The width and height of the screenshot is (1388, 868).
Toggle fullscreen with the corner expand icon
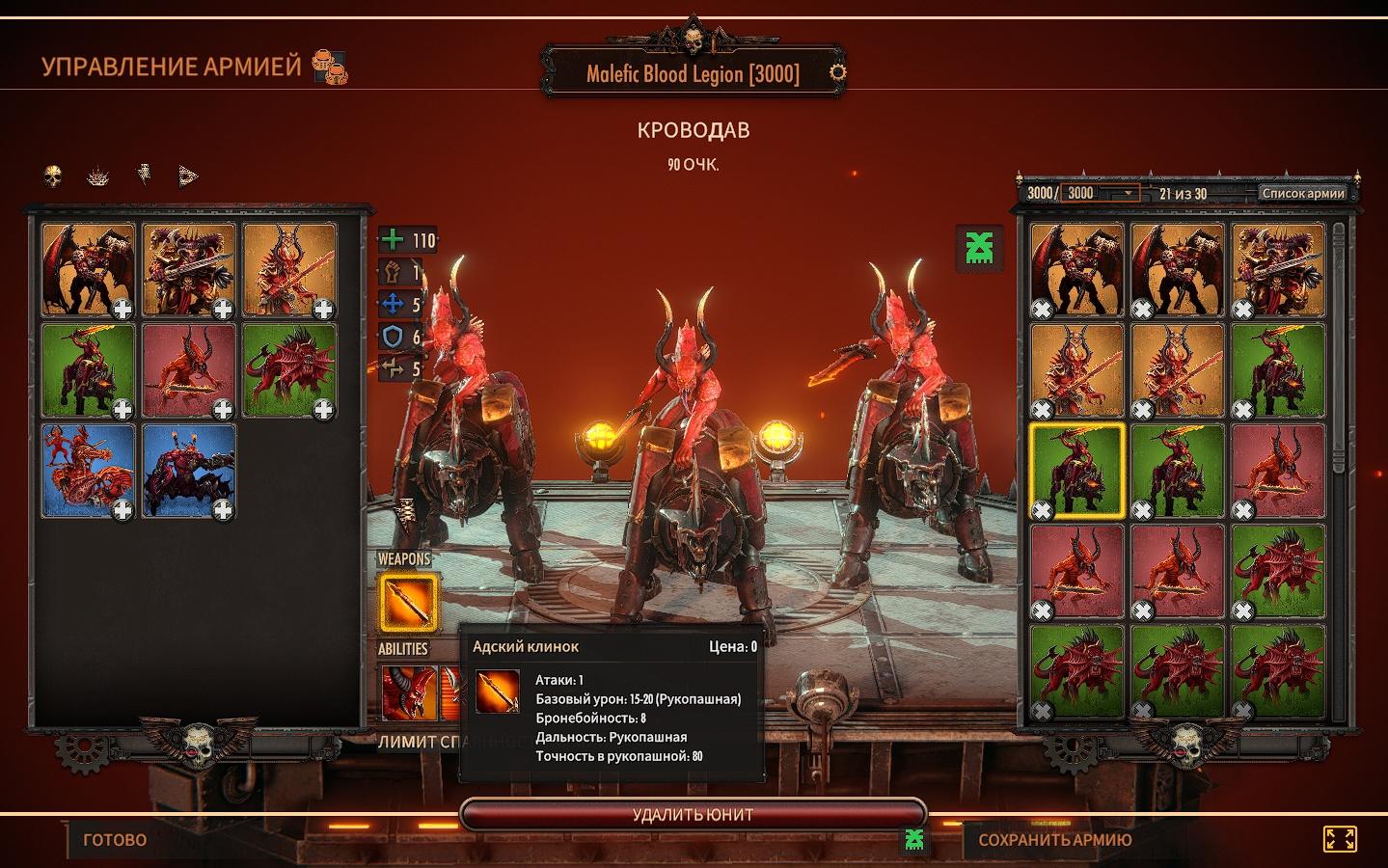1339,839
